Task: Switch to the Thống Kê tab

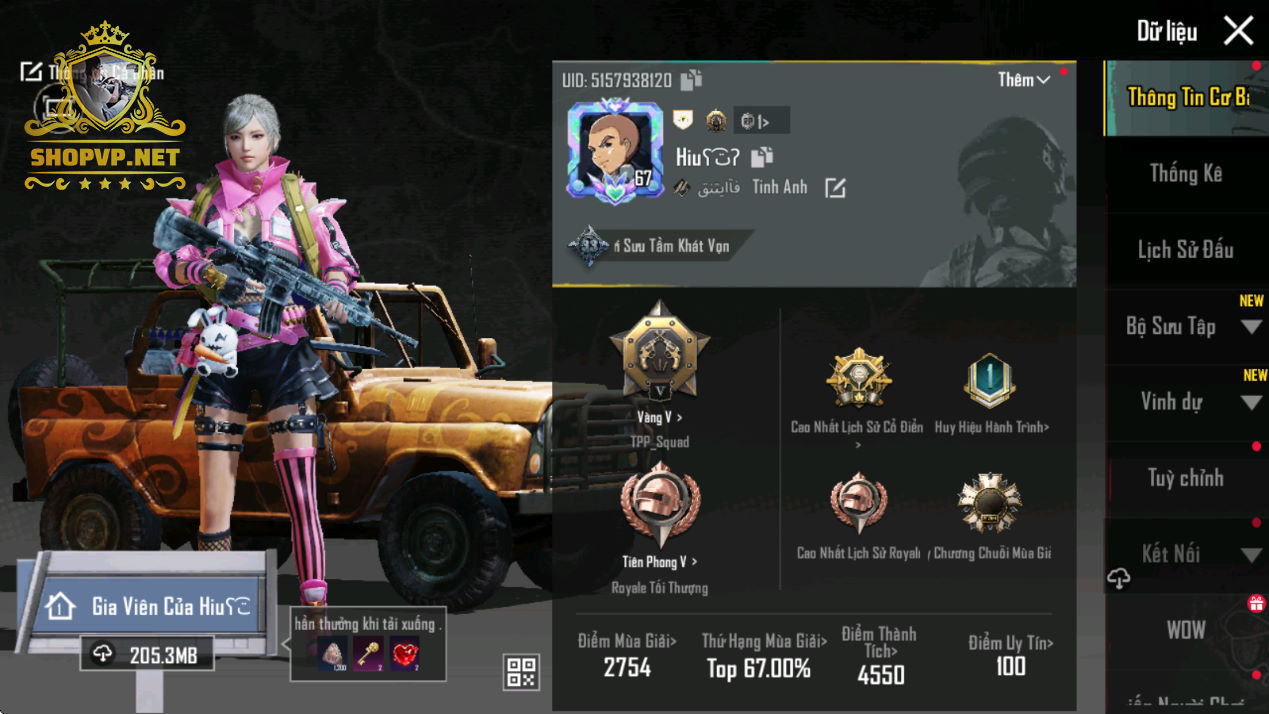Action: 1185,174
